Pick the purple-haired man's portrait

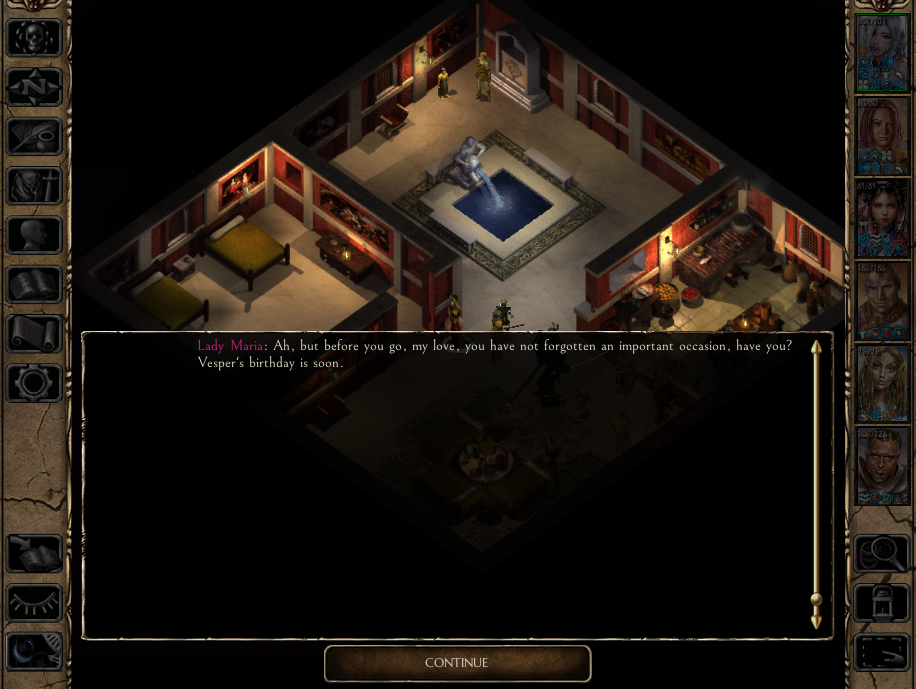coord(882,301)
